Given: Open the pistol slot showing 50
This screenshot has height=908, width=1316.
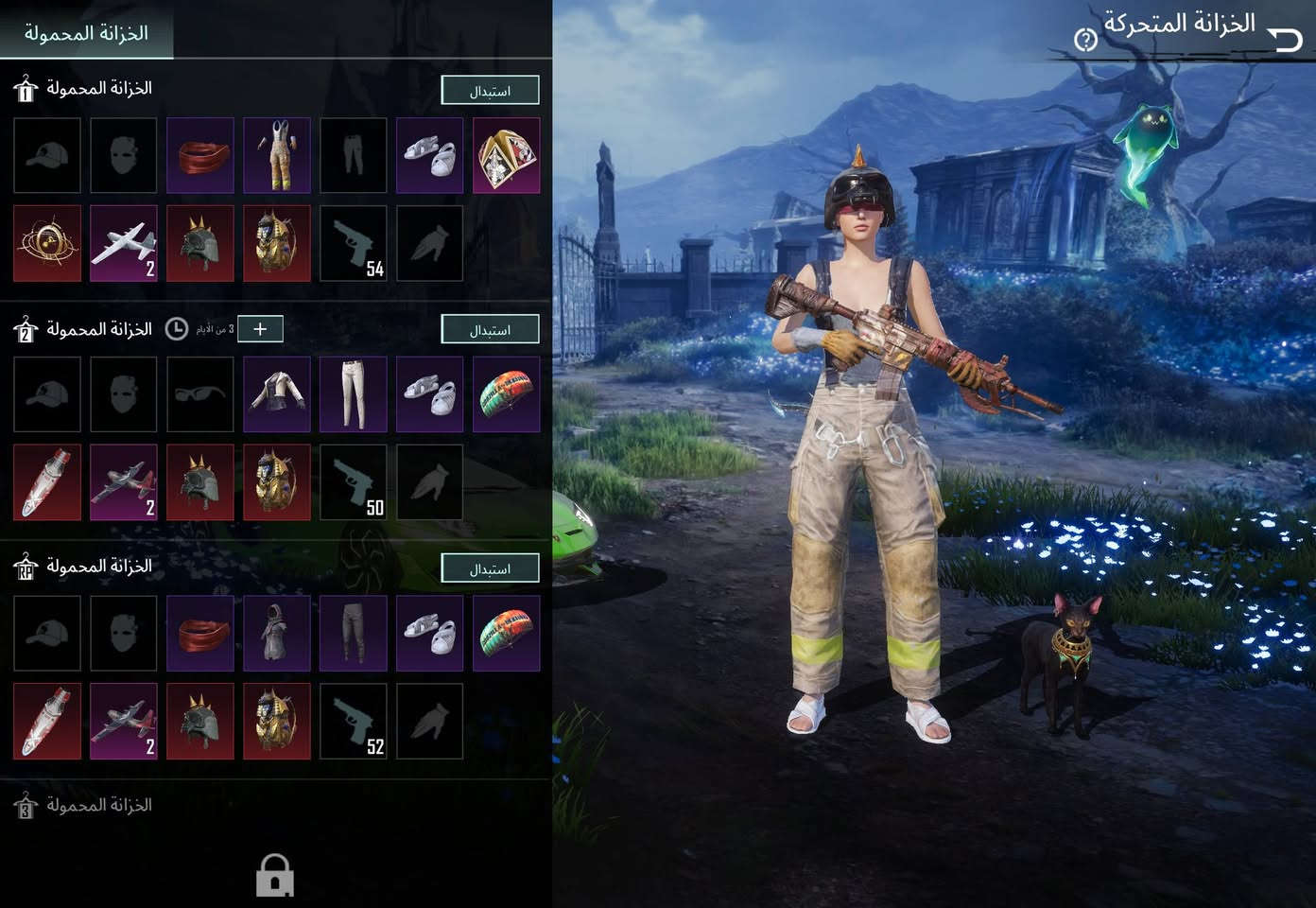Looking at the screenshot, I should coord(354,482).
